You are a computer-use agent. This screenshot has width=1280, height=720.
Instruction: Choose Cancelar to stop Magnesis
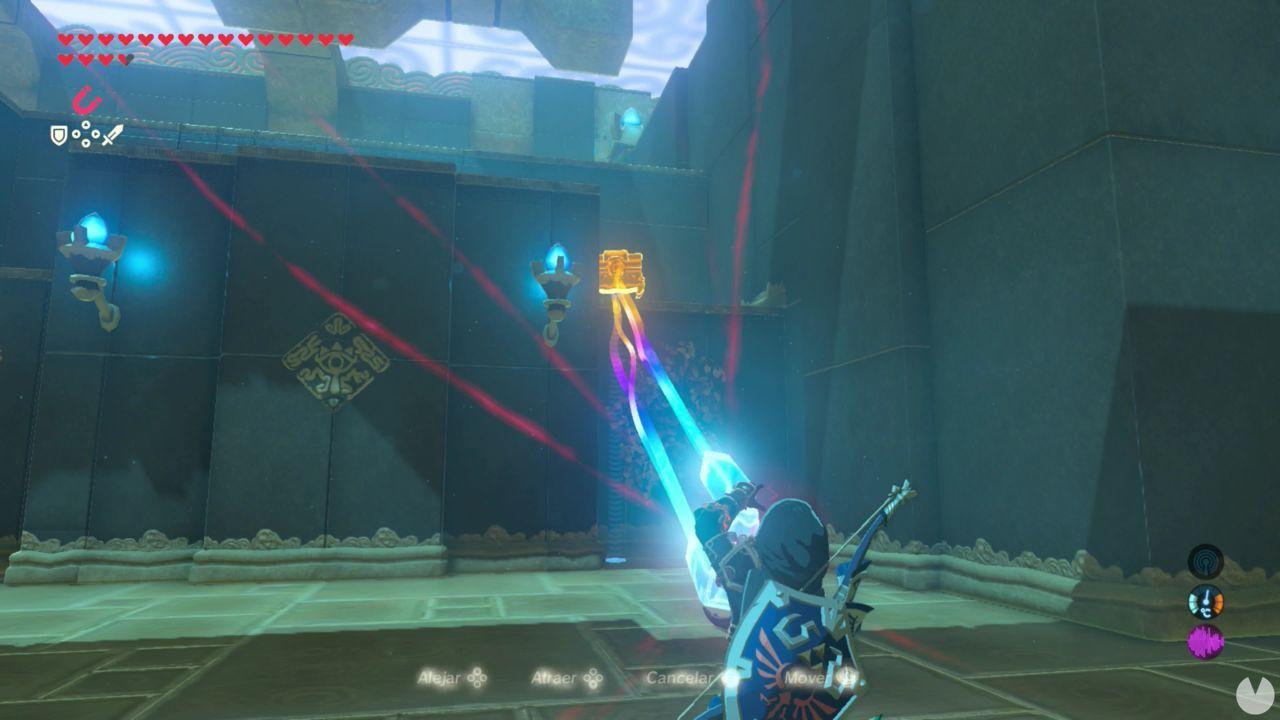click(679, 678)
